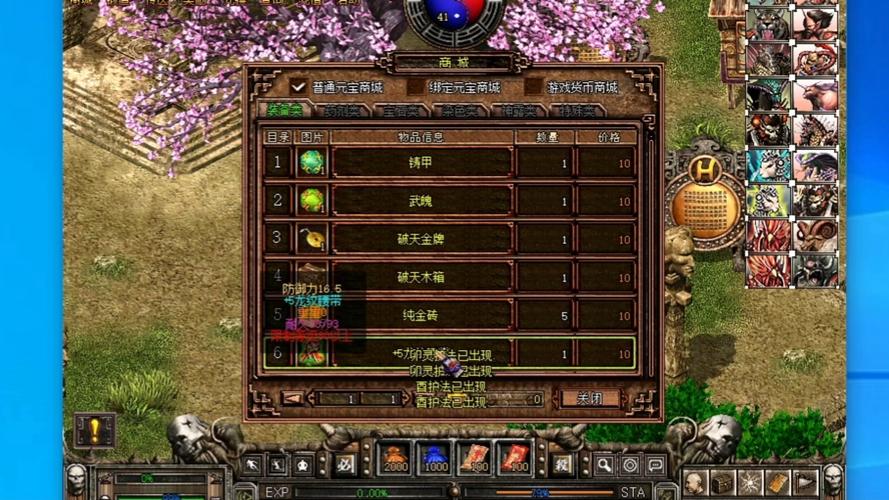Tick the 普通元宝商城 checkbox
This screenshot has height=500, width=889.
(x=298, y=87)
